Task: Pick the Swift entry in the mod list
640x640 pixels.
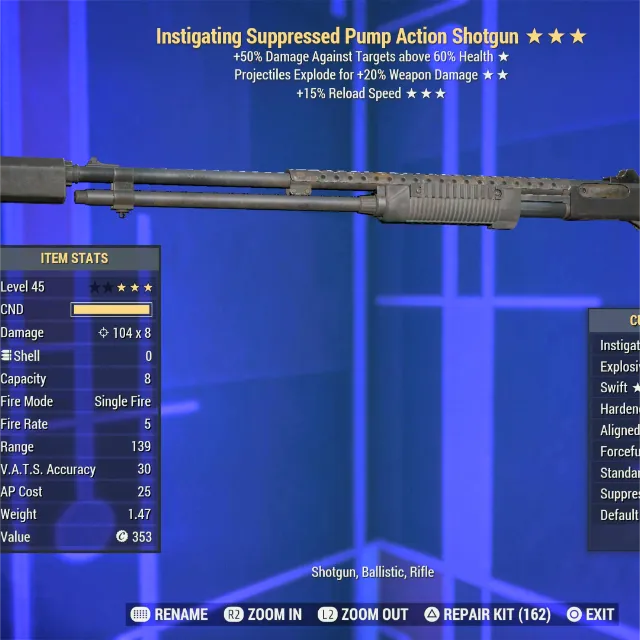Action: click(x=619, y=388)
